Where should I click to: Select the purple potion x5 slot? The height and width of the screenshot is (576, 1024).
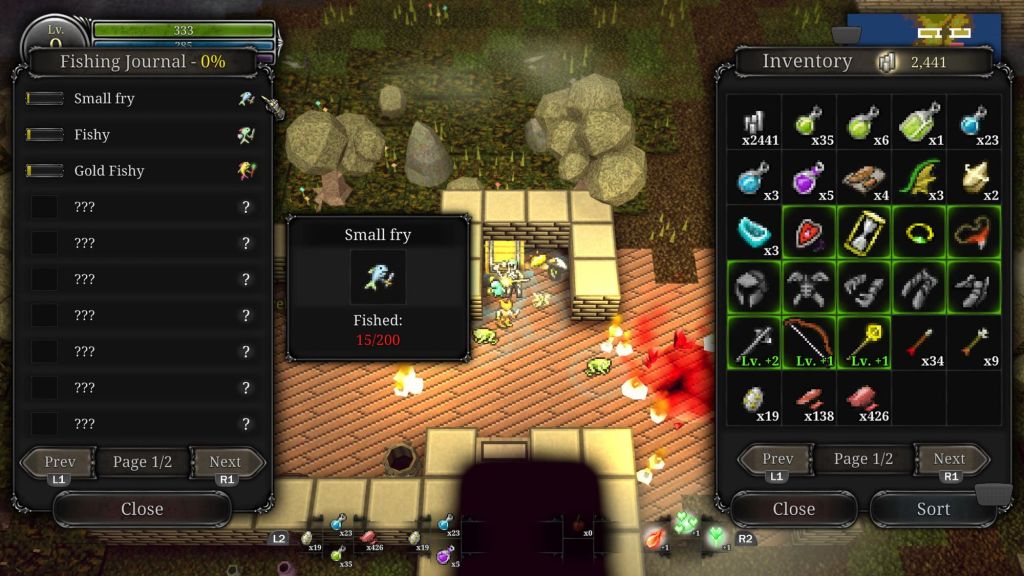point(808,178)
